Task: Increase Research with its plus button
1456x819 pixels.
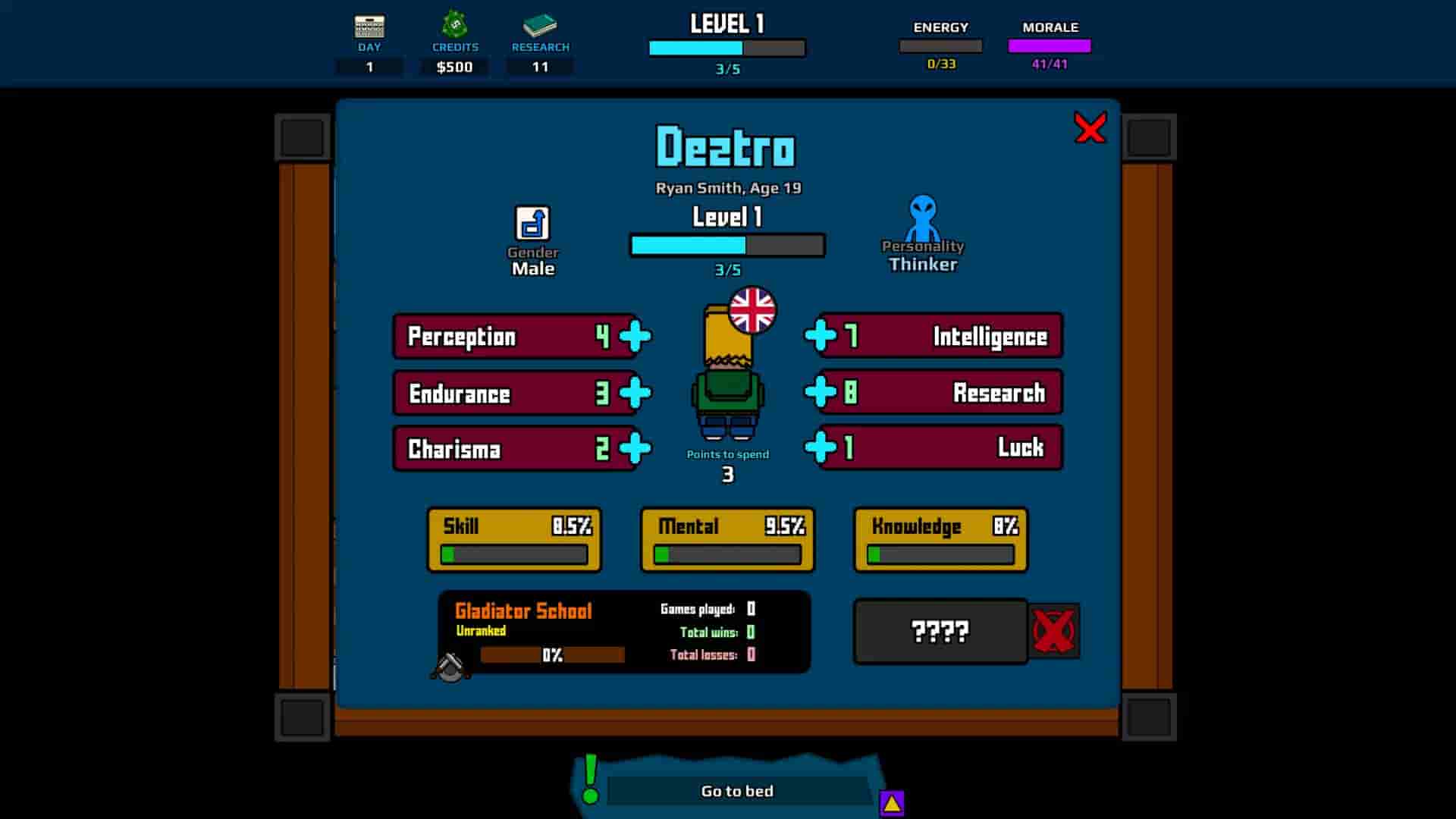Action: (821, 391)
